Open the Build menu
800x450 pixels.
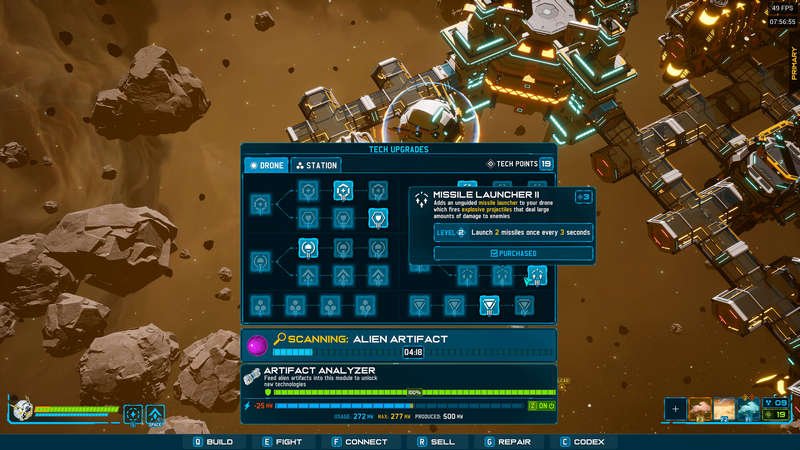(213, 441)
